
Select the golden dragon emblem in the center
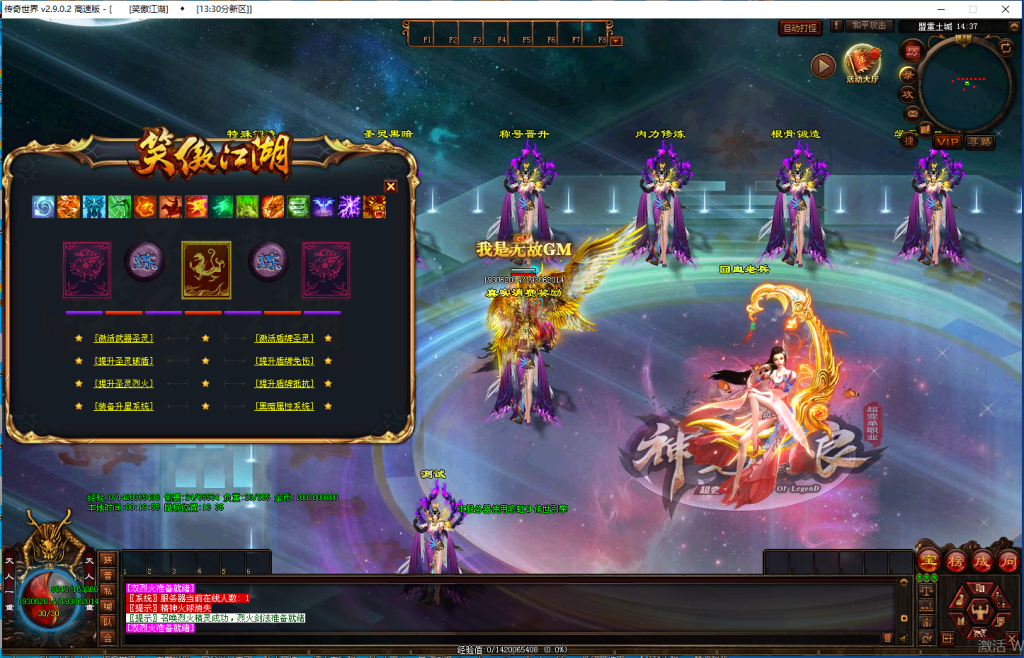[x=206, y=270]
